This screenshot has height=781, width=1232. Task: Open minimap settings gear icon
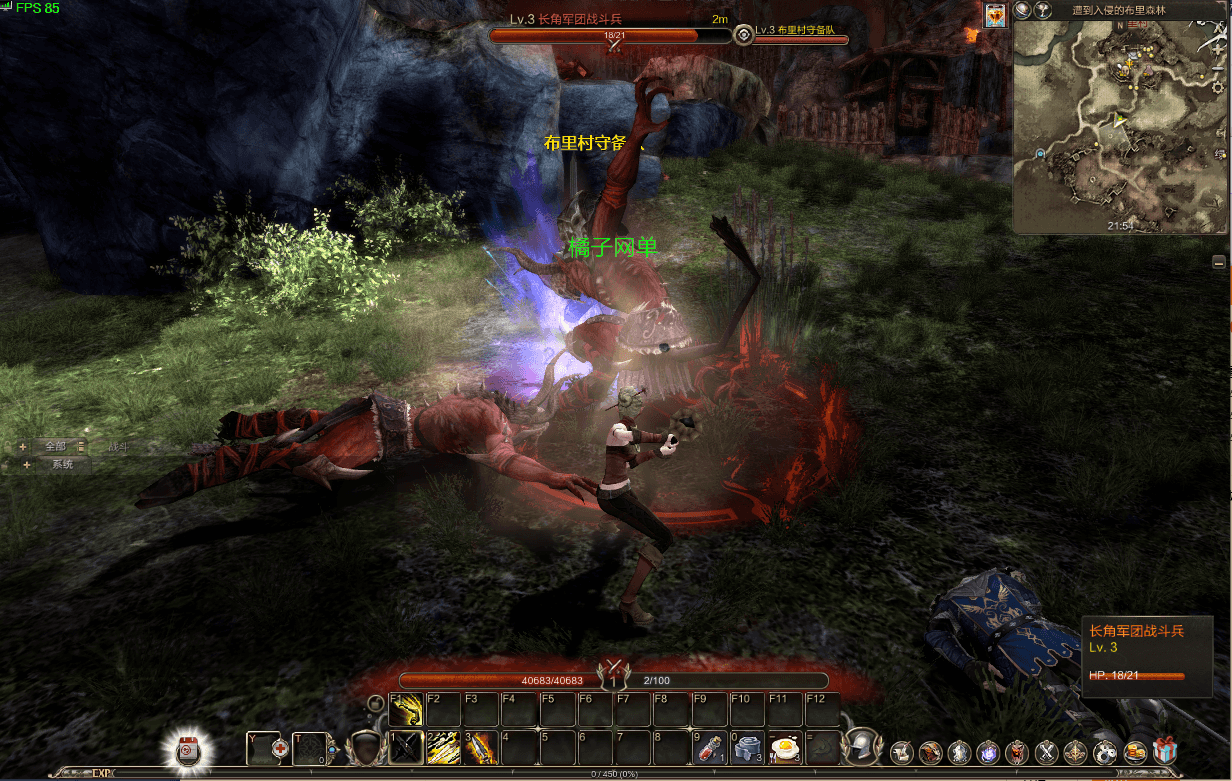tap(1217, 88)
